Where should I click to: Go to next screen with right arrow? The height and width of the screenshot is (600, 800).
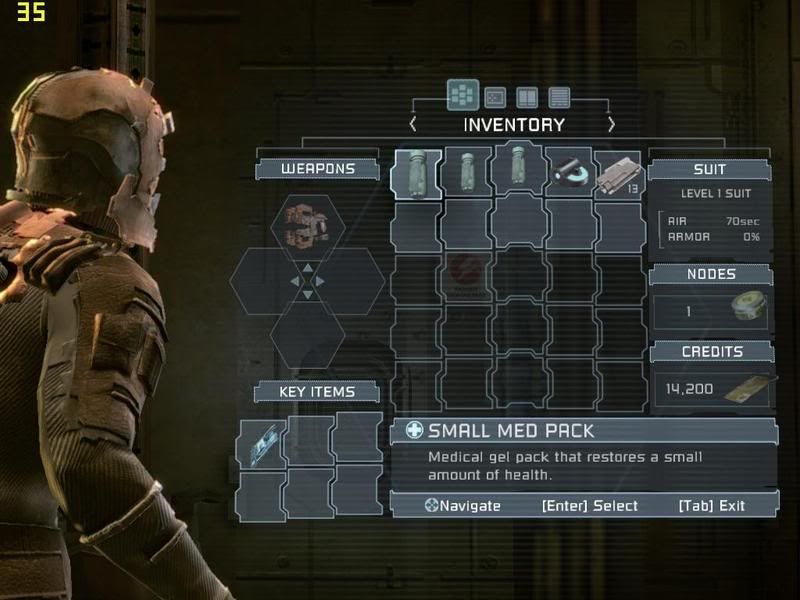click(612, 125)
